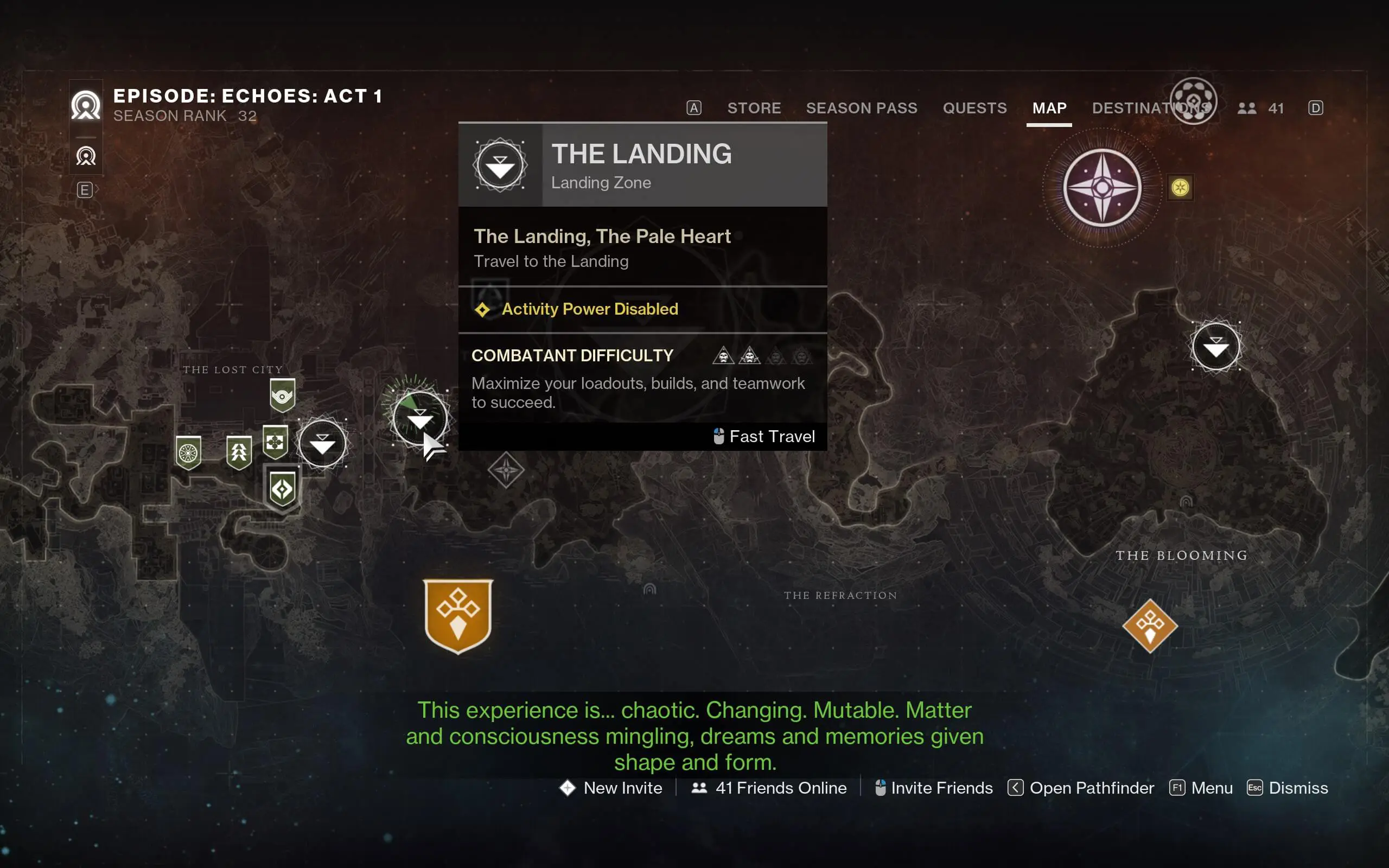This screenshot has height=868, width=1389.
Task: Click Fast Travel to The Landing
Action: coord(765,436)
